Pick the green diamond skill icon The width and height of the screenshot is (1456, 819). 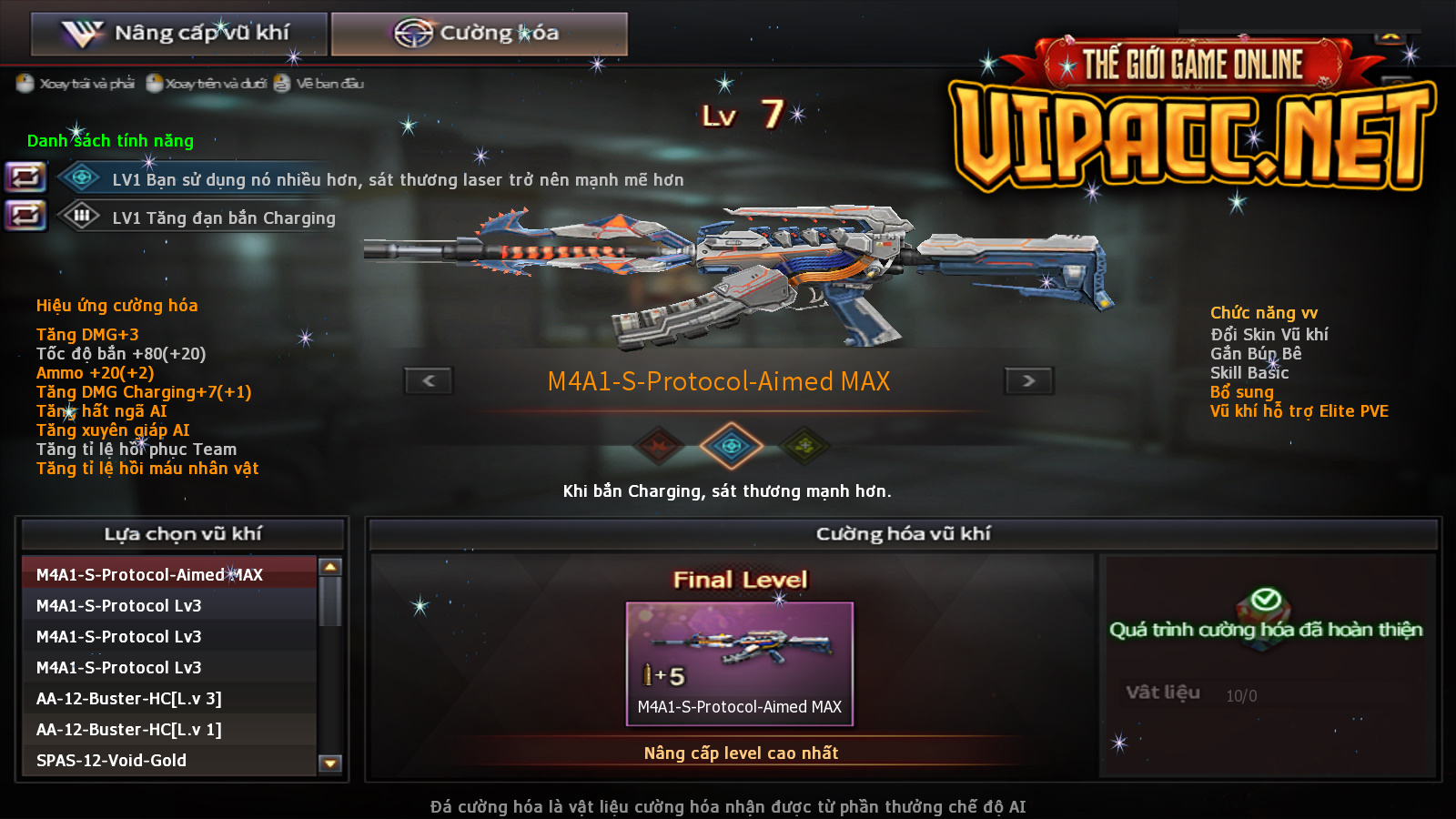[804, 445]
